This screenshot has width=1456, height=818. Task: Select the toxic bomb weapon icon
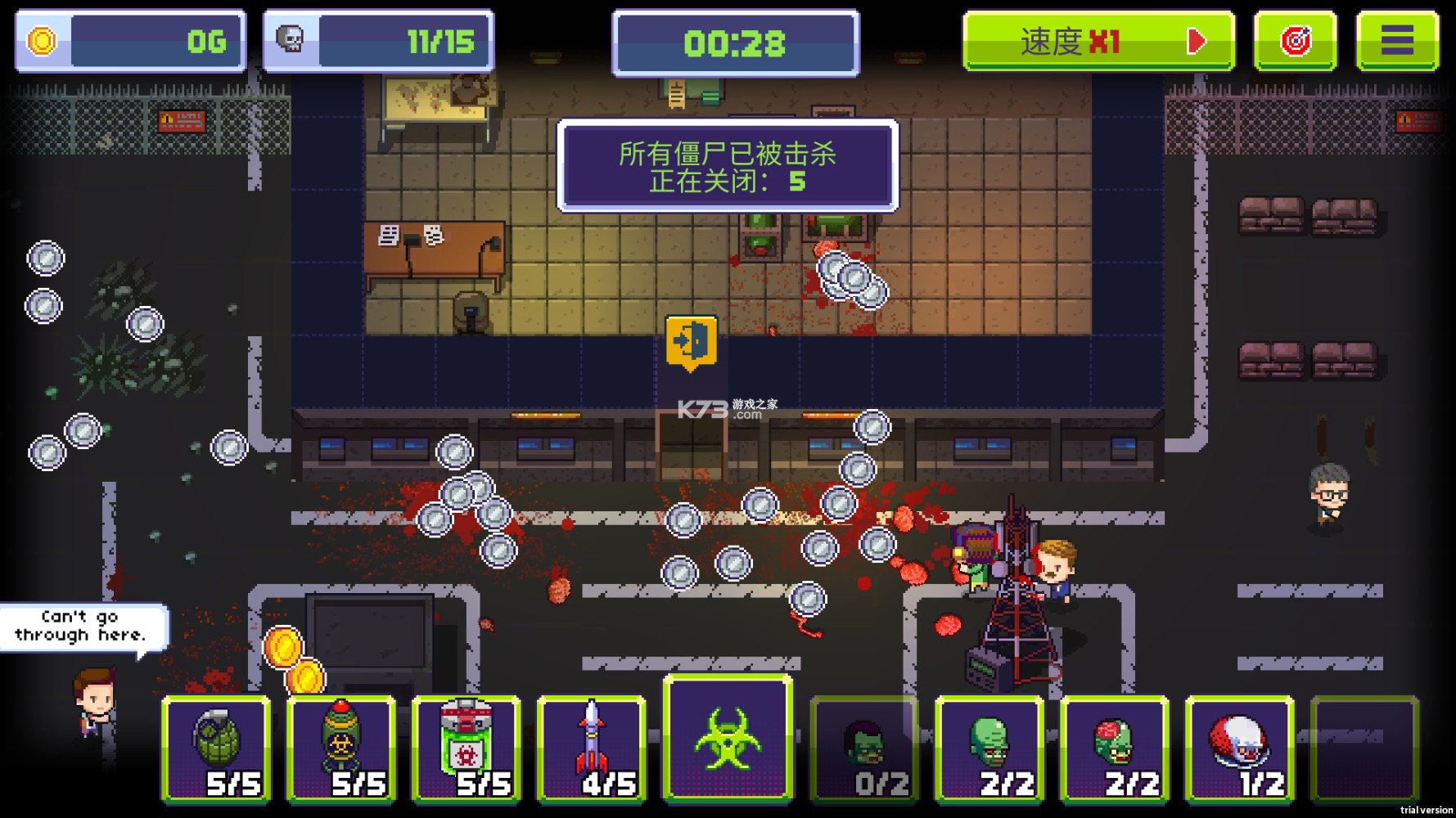(x=340, y=746)
